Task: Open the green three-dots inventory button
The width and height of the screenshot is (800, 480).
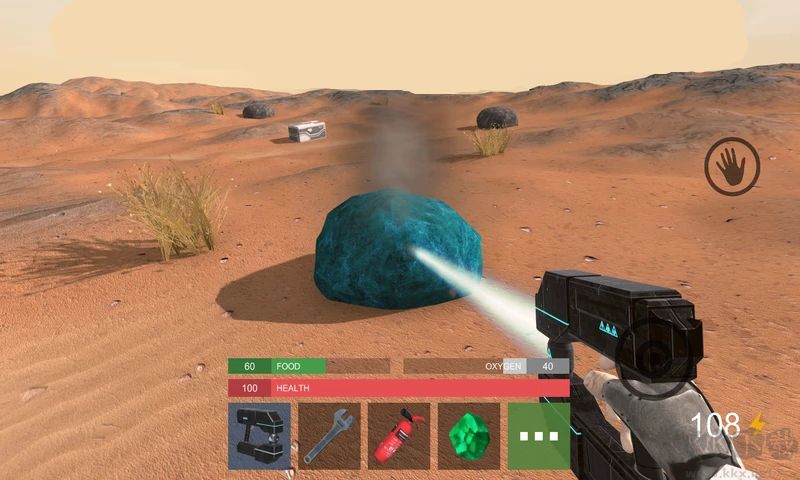Action: pos(538,436)
